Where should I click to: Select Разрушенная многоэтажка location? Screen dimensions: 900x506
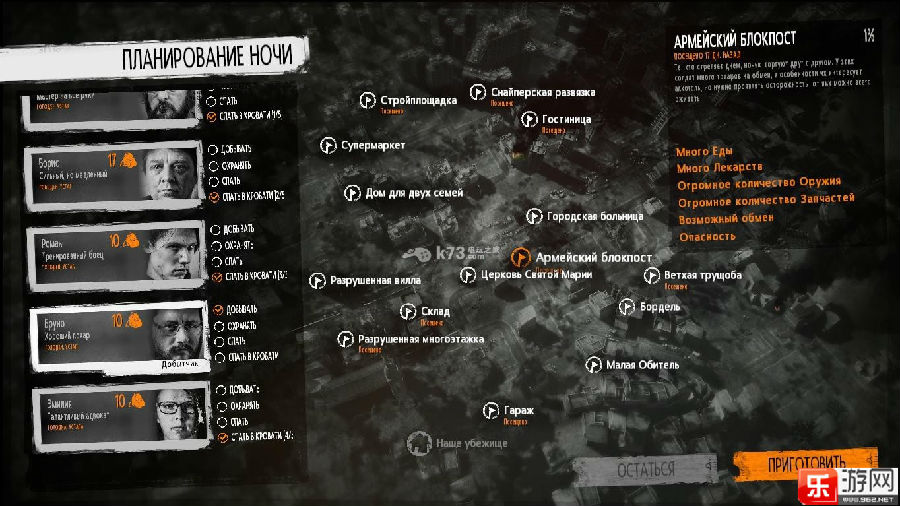pyautogui.click(x=346, y=339)
